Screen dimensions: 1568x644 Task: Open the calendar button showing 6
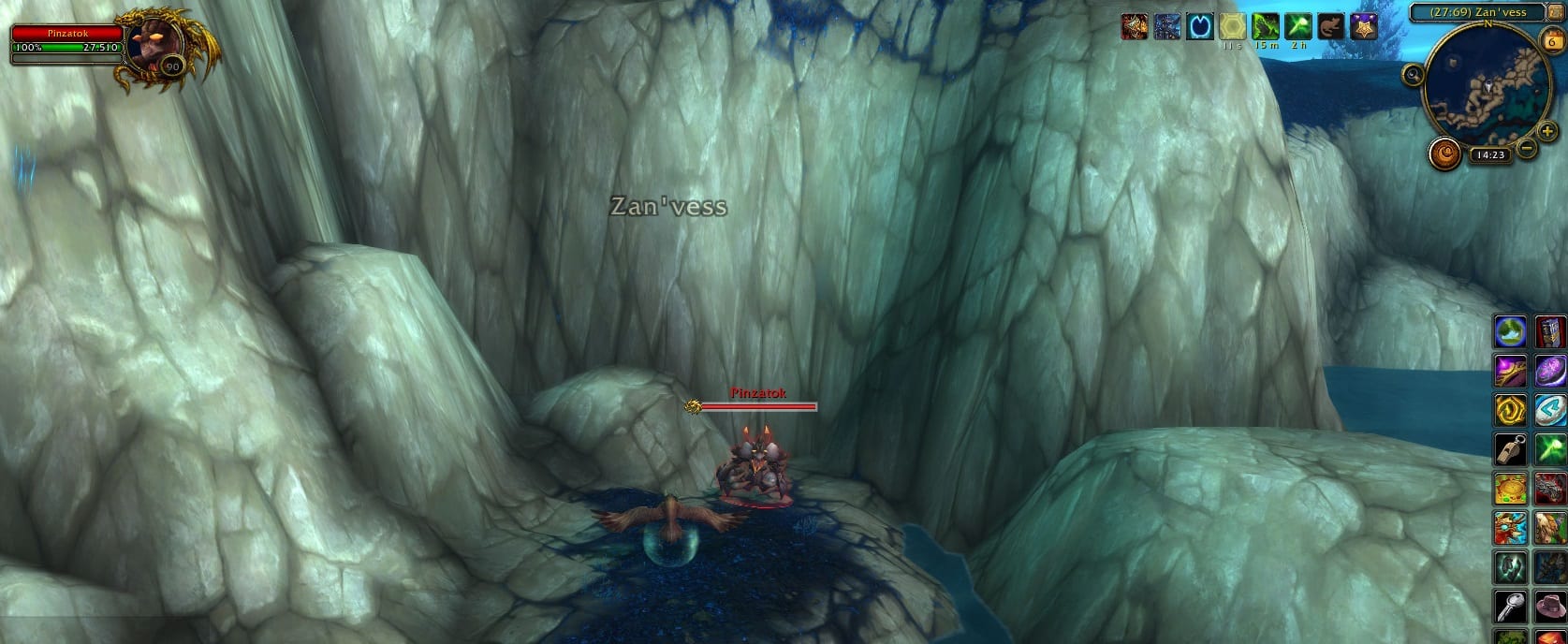1550,40
